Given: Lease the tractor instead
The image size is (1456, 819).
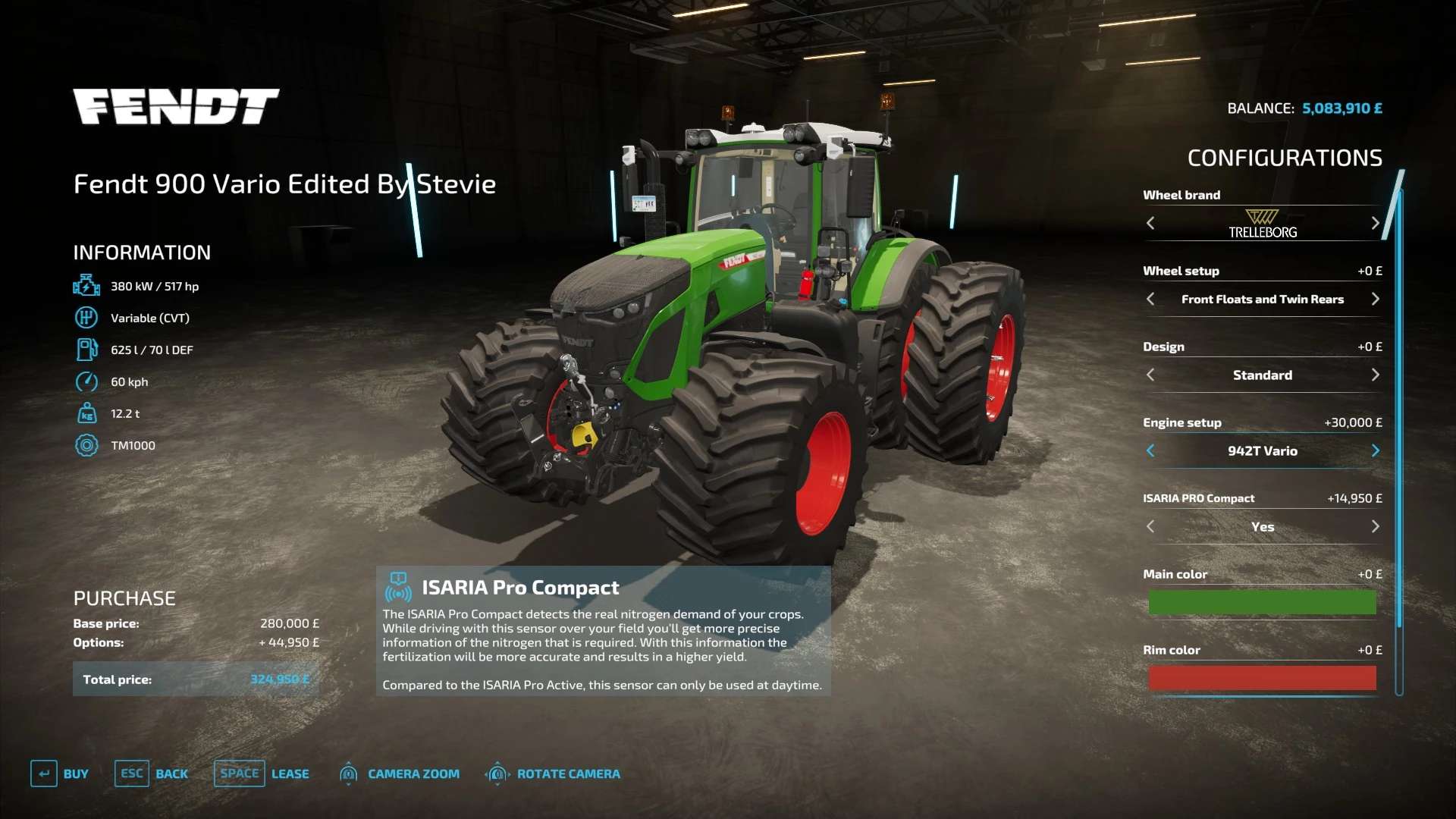Looking at the screenshot, I should click(x=262, y=773).
